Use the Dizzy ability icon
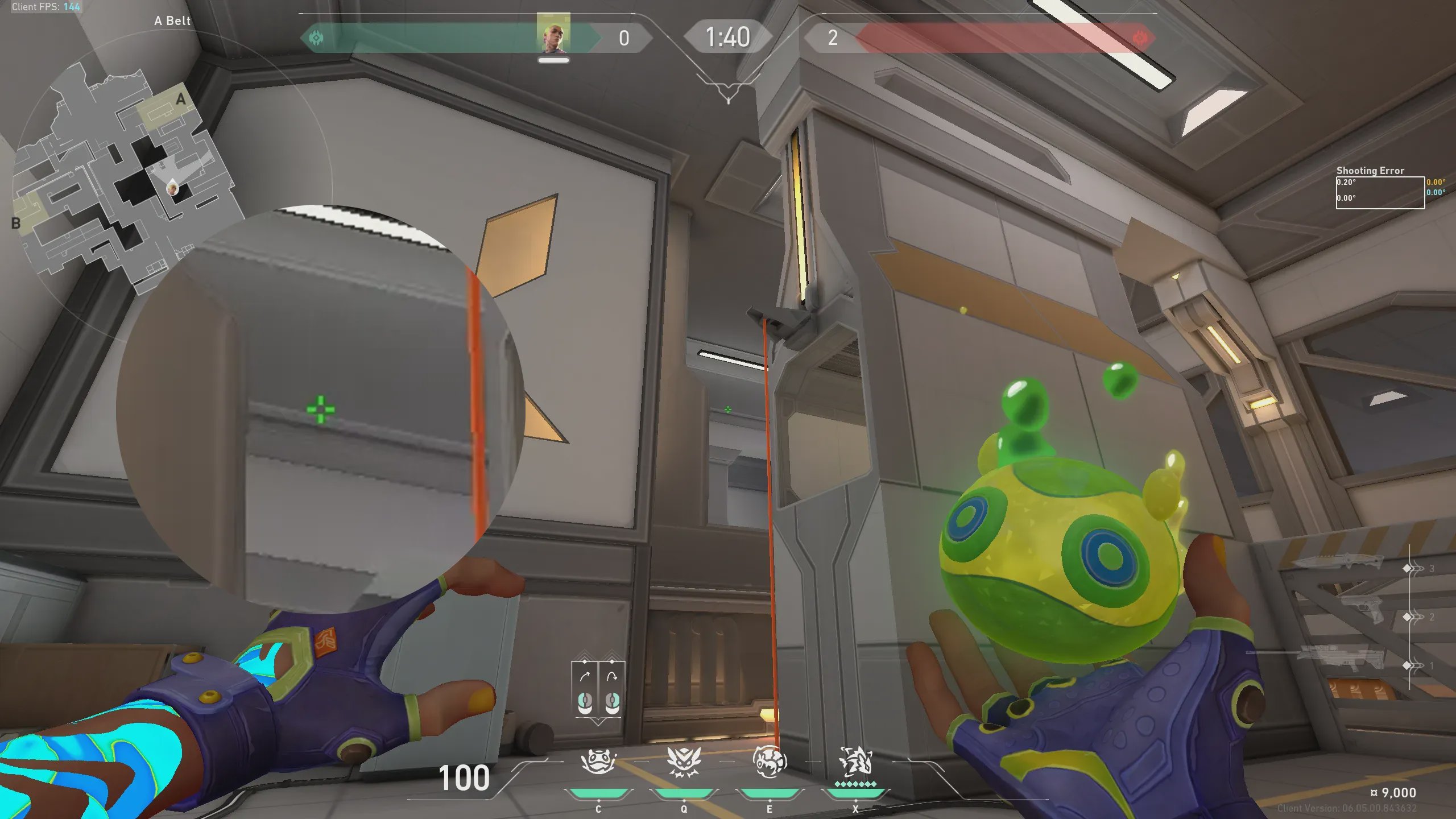 (770, 762)
